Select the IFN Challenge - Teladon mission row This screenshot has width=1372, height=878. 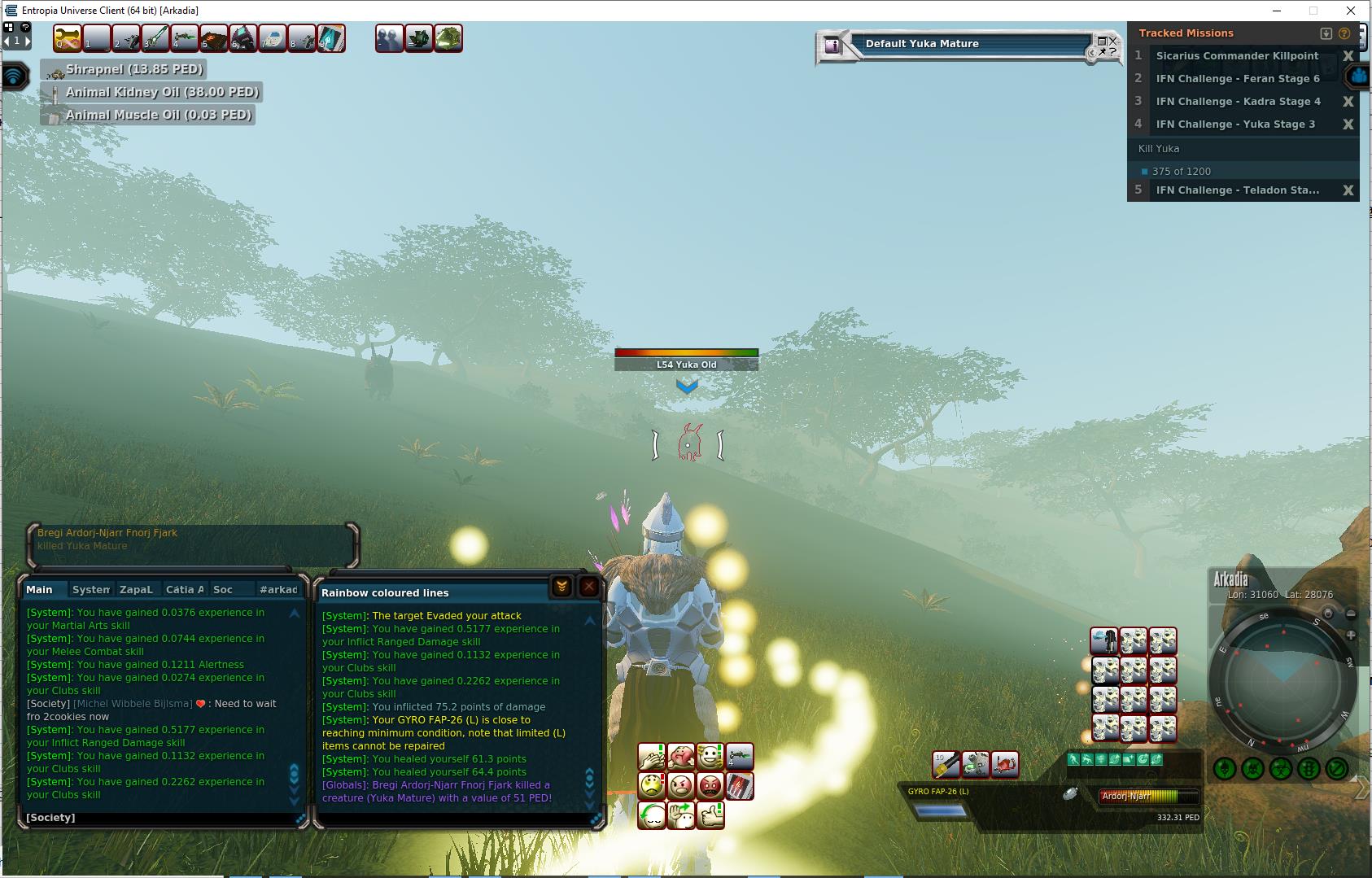[1237, 190]
